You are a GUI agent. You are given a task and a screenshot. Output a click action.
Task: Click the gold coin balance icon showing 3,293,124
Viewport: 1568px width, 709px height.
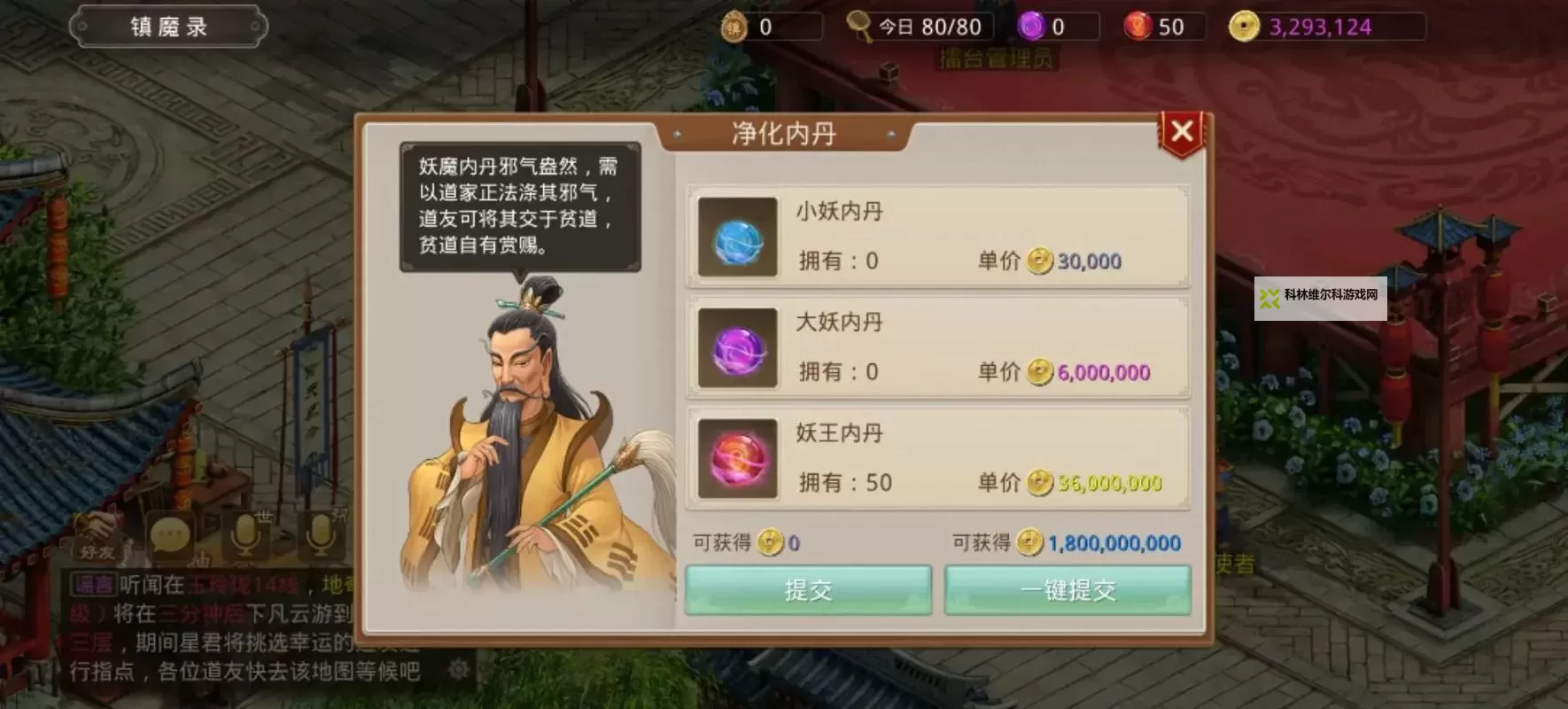pos(1245,26)
